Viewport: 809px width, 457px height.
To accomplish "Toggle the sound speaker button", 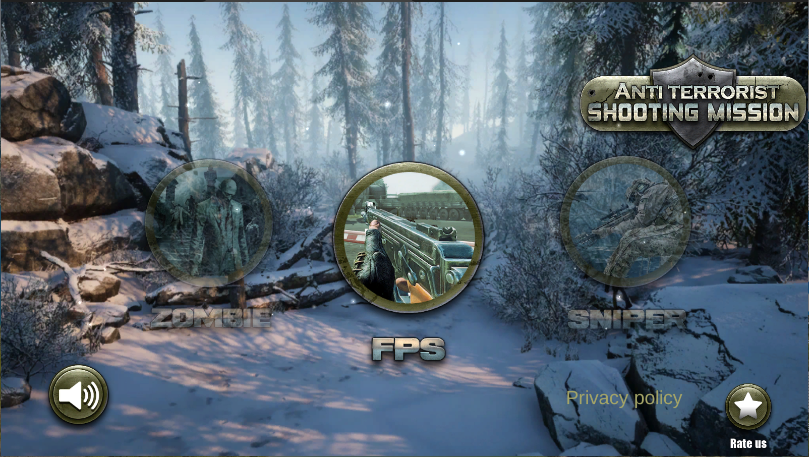I will [x=79, y=395].
